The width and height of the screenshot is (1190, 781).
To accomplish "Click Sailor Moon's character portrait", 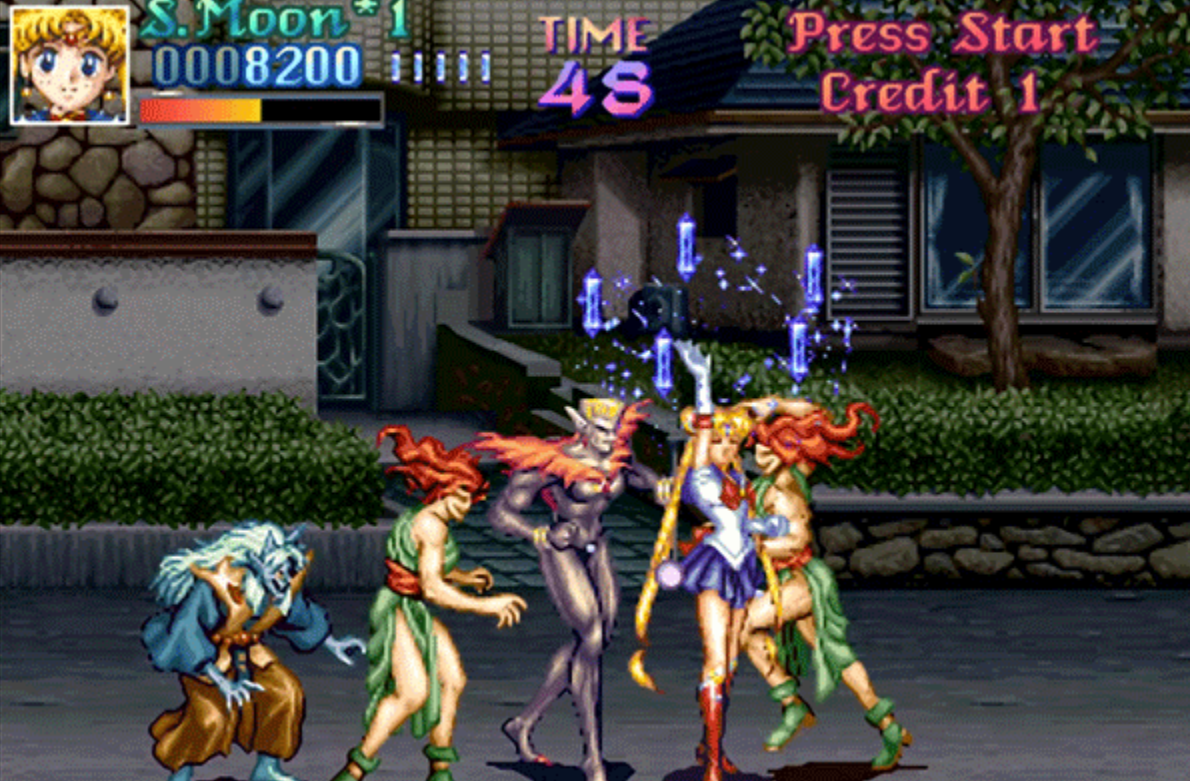I will coord(69,65).
